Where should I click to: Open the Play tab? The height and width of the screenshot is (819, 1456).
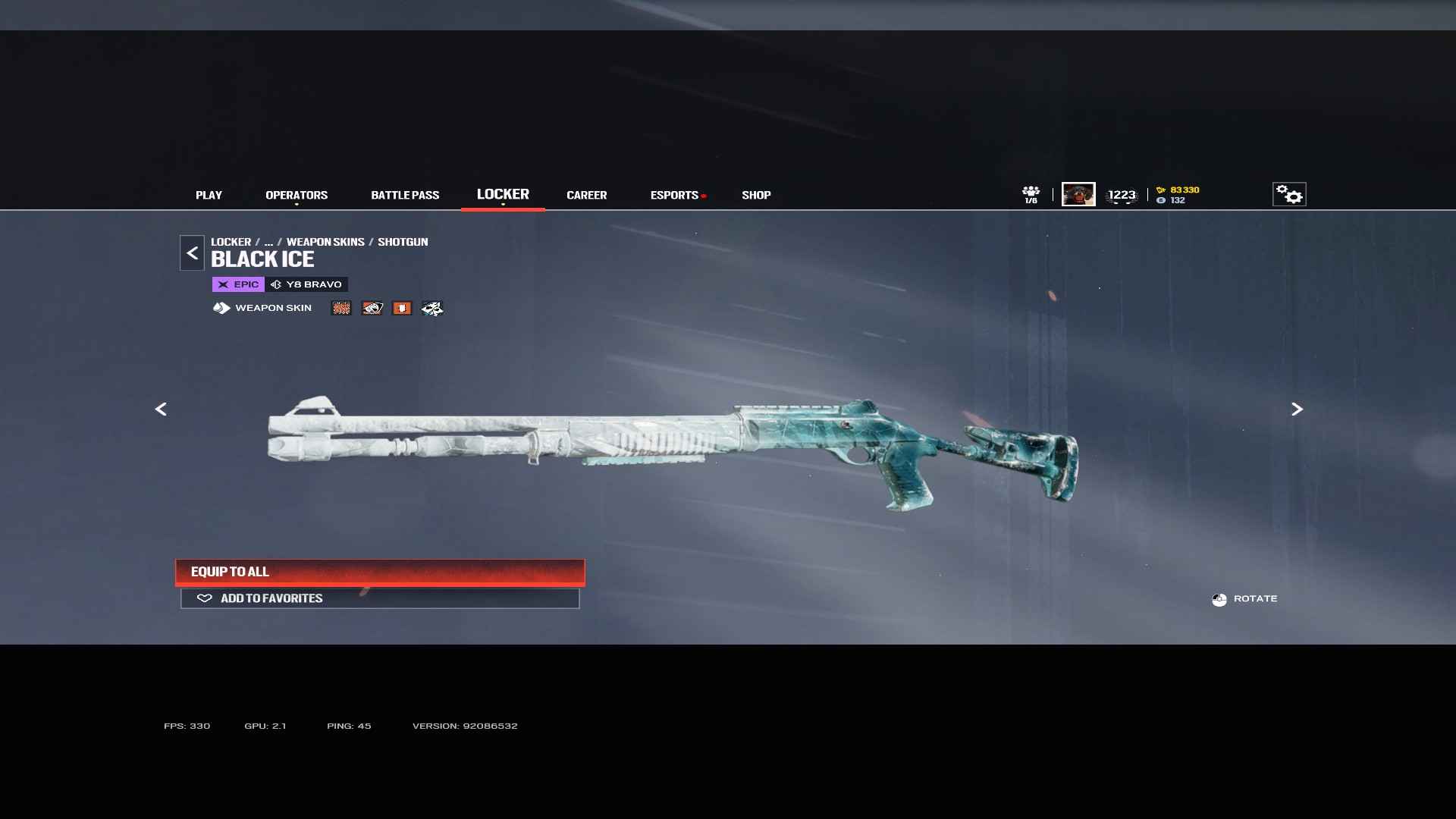pos(209,195)
